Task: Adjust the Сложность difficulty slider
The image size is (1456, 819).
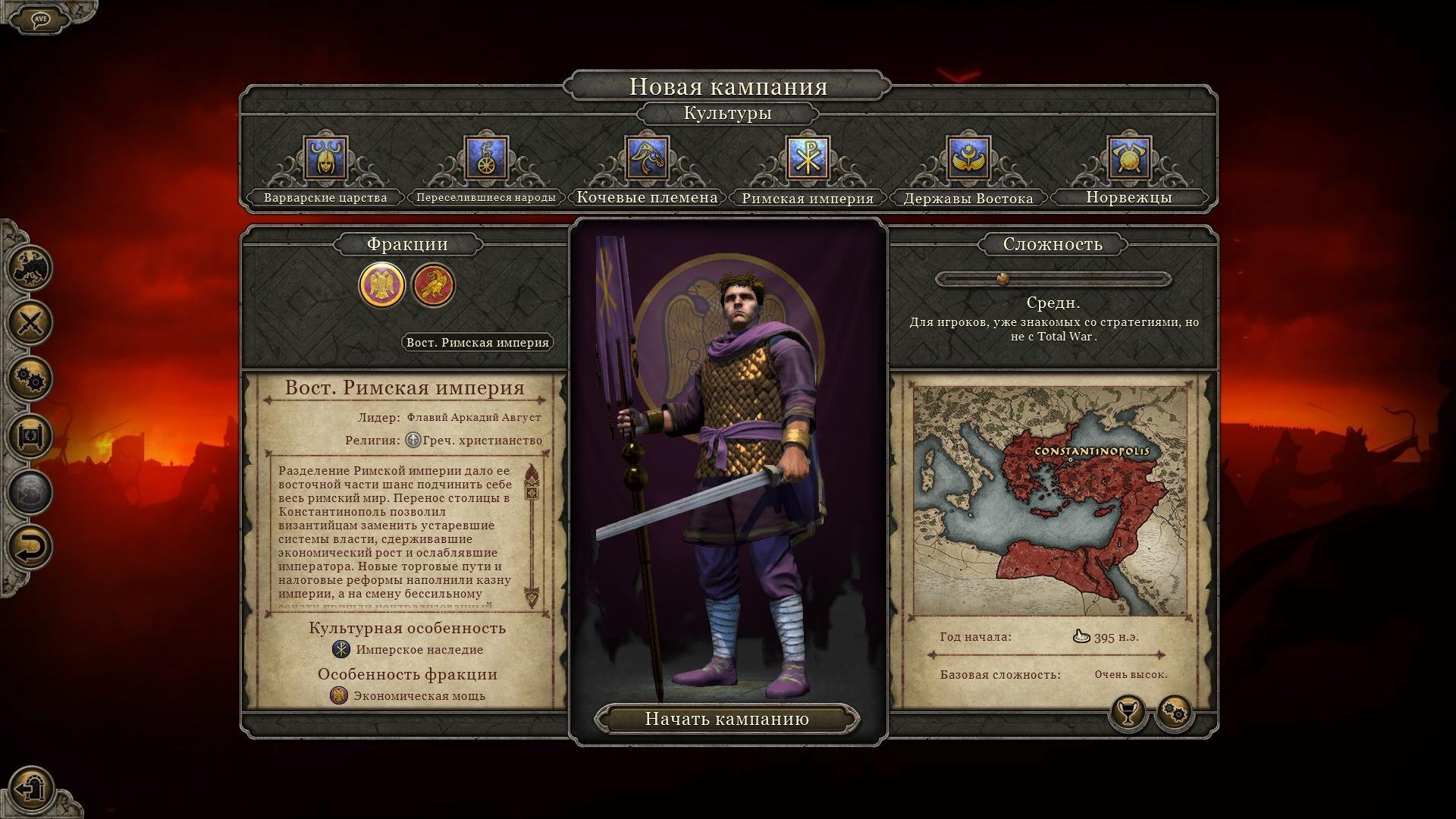Action: point(1003,279)
